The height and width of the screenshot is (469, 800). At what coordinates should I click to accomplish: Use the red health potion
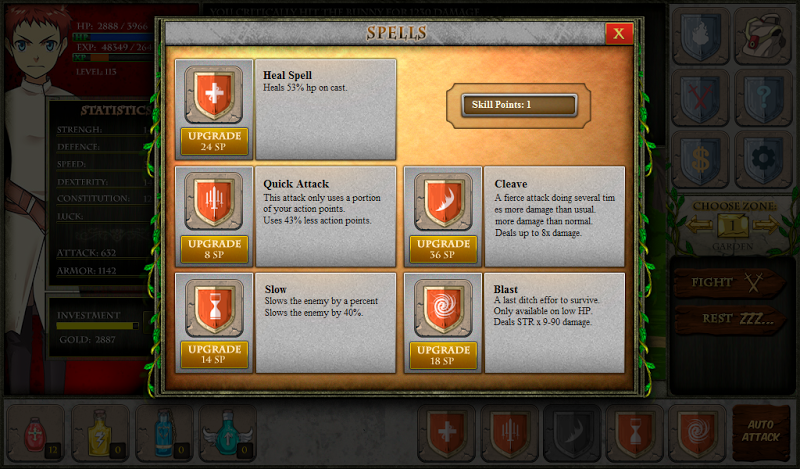37,432
